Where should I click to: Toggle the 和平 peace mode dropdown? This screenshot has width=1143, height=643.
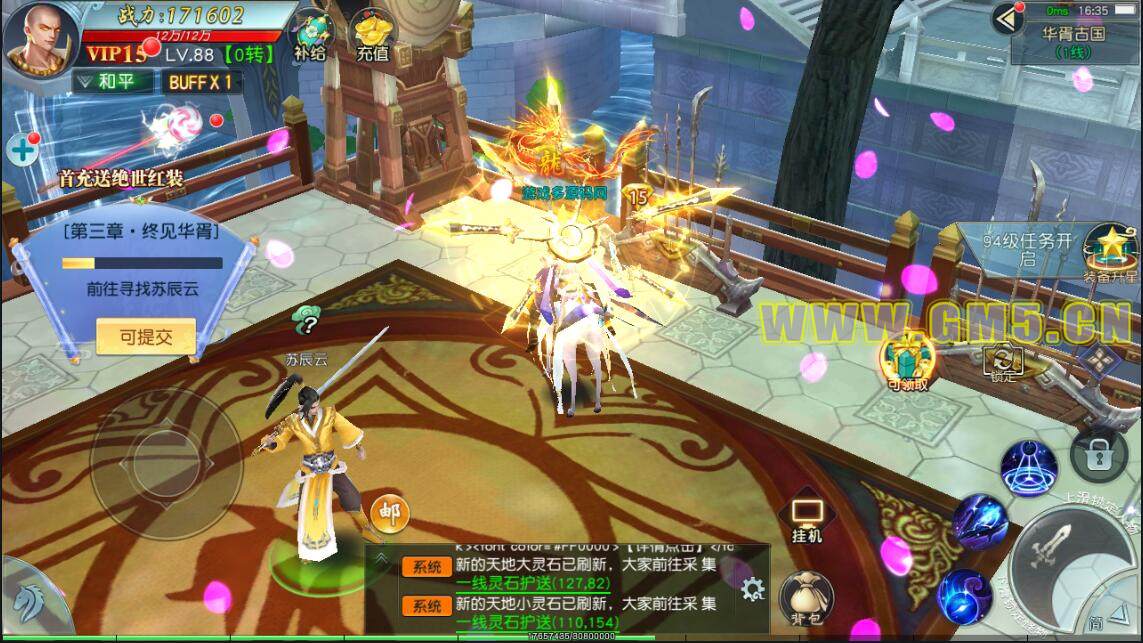pyautogui.click(x=112, y=82)
